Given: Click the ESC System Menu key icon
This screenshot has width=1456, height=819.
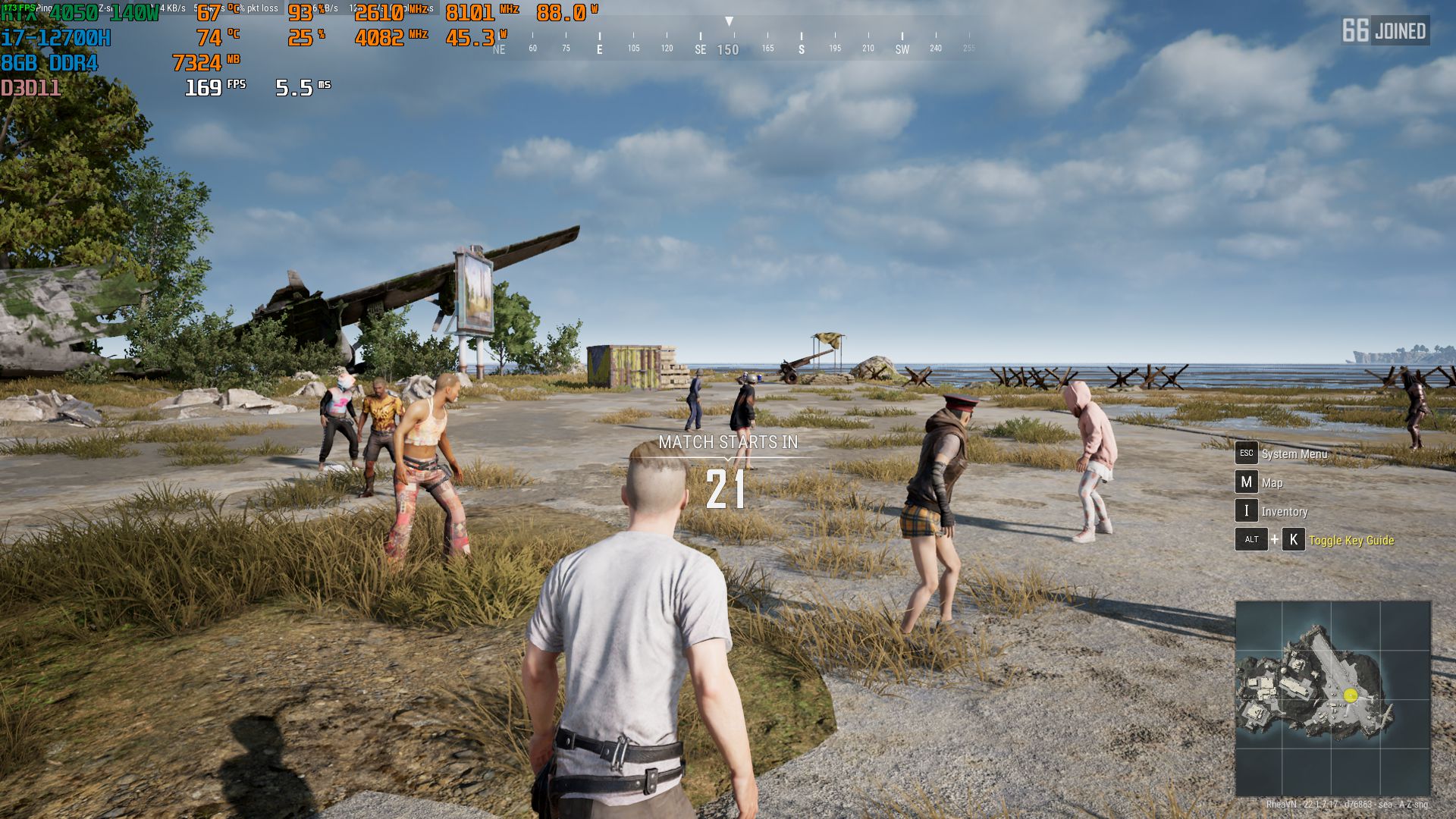Looking at the screenshot, I should tap(1247, 453).
